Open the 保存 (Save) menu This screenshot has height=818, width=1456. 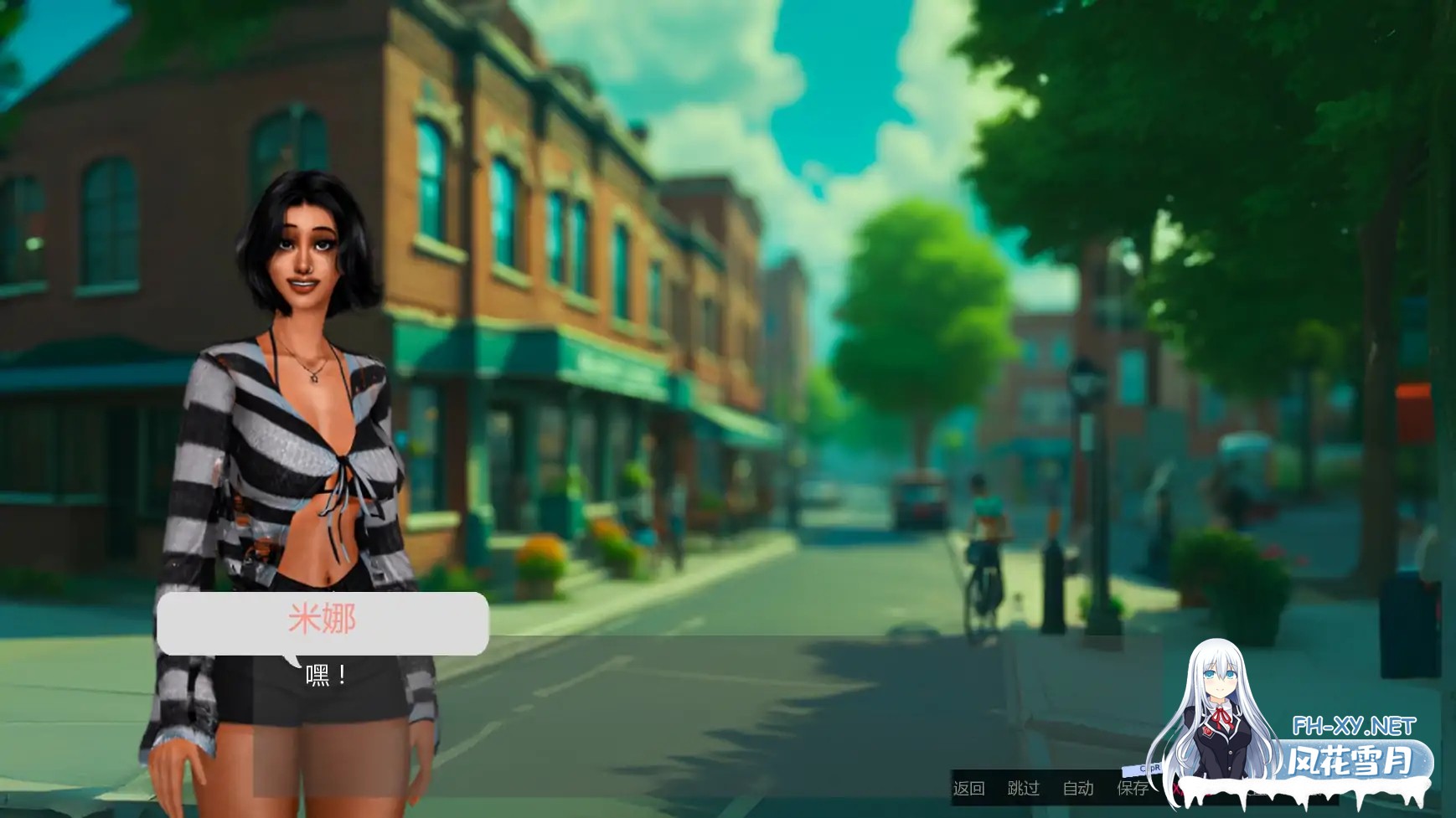[x=1132, y=788]
